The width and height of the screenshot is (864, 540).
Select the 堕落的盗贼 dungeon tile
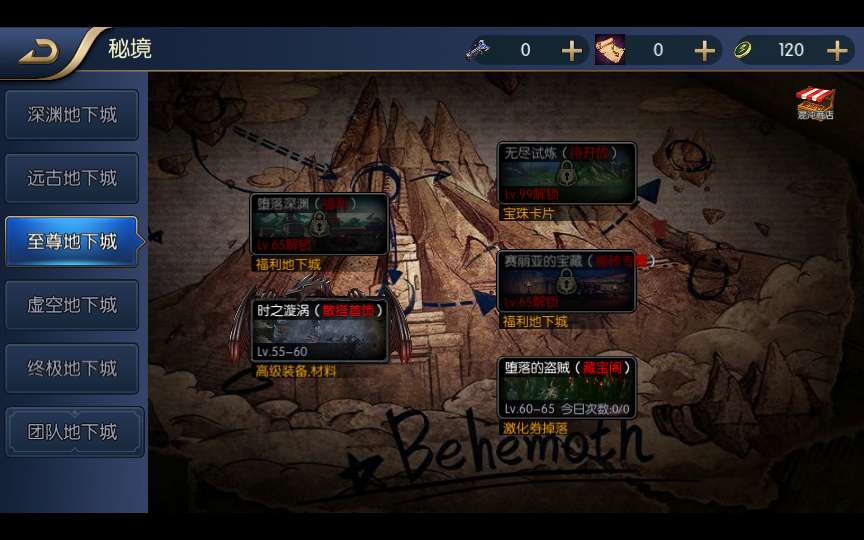click(x=567, y=387)
